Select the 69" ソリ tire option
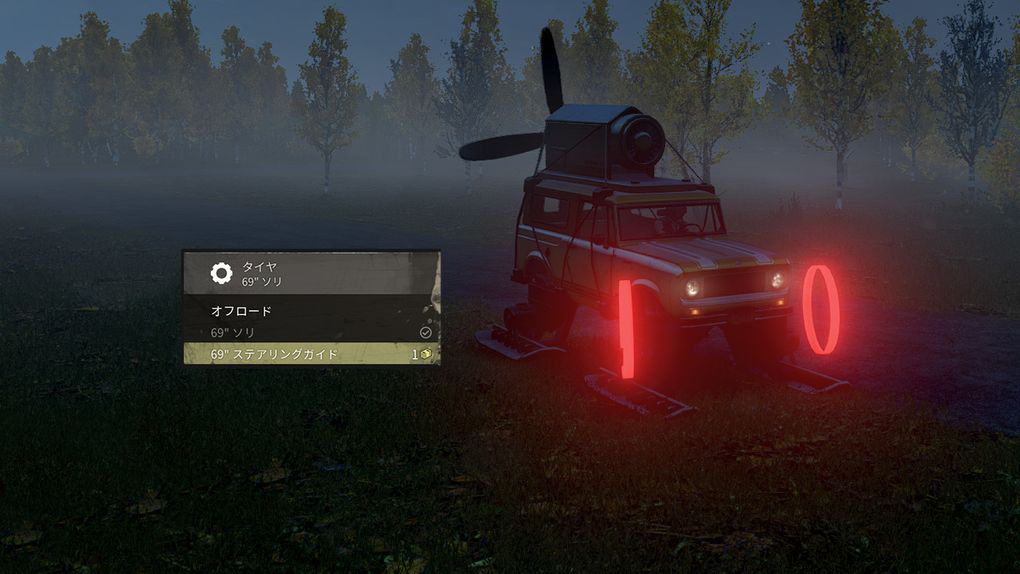 pos(310,332)
